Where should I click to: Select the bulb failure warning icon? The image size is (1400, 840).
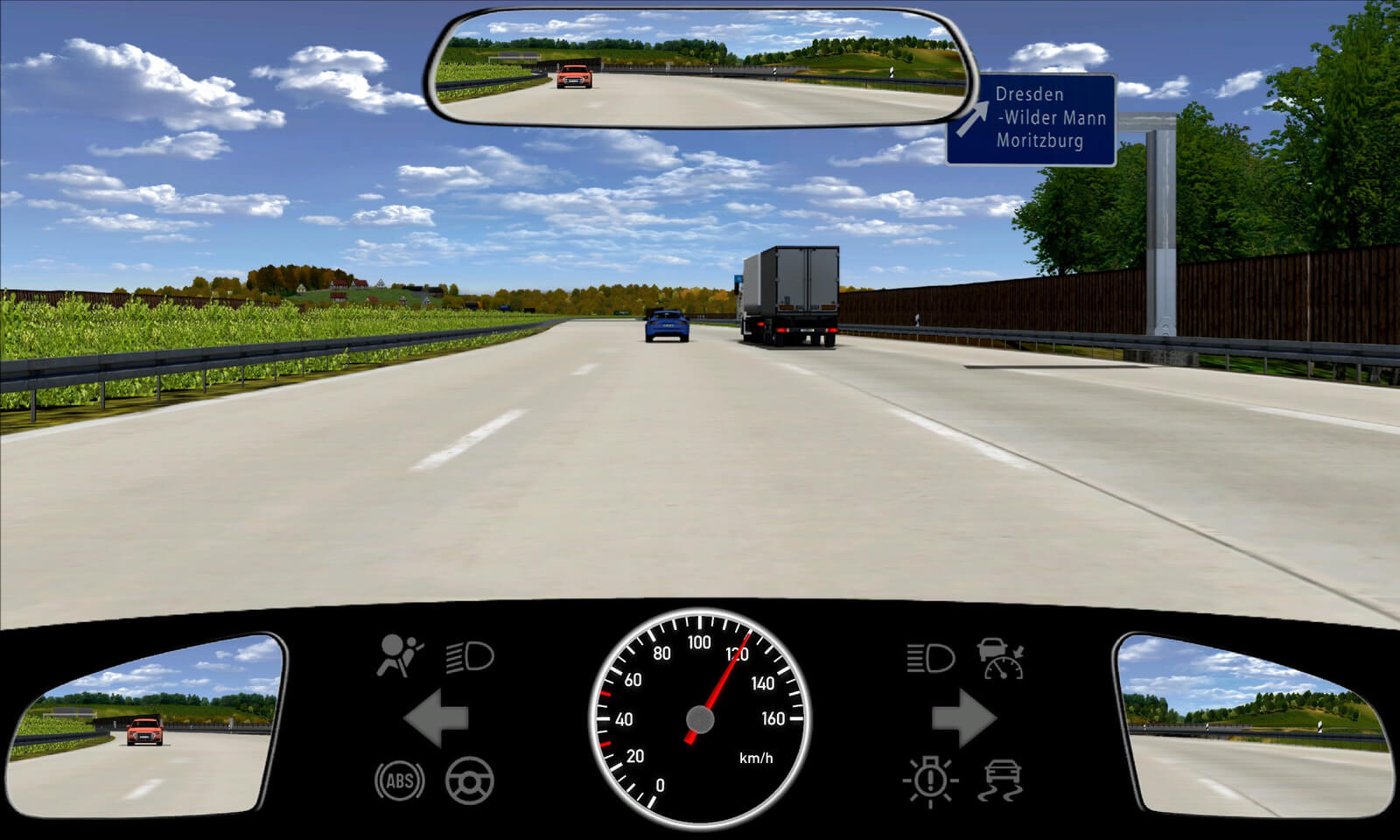tap(930, 780)
